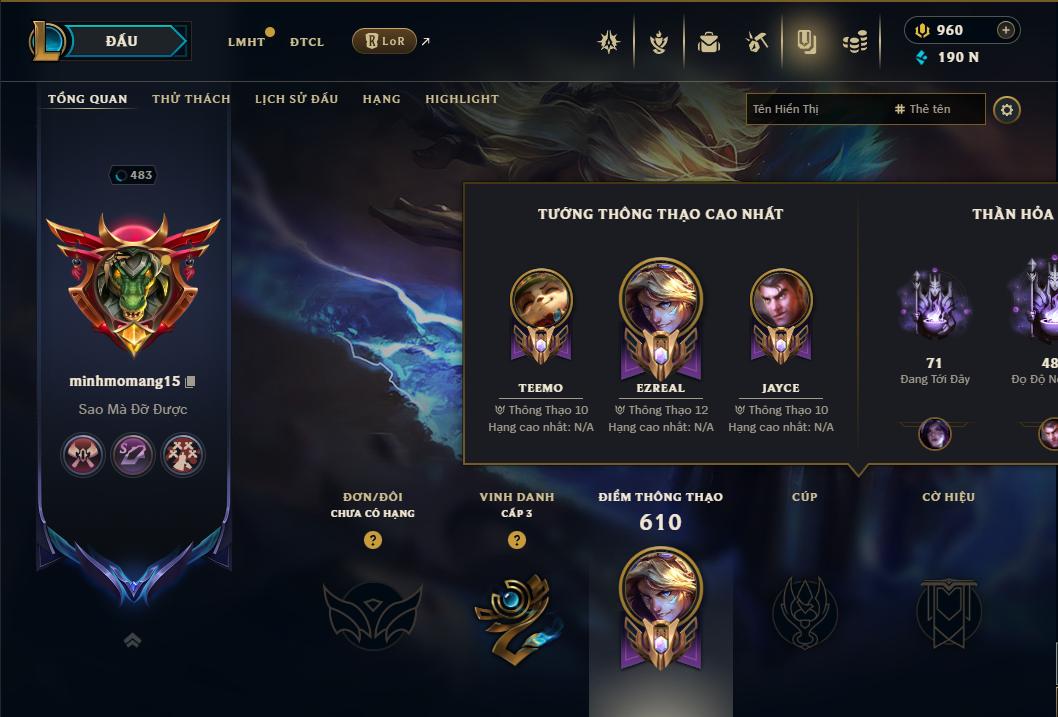Open the VINH DANH honor emblem
1058x717 pixels.
tap(516, 611)
